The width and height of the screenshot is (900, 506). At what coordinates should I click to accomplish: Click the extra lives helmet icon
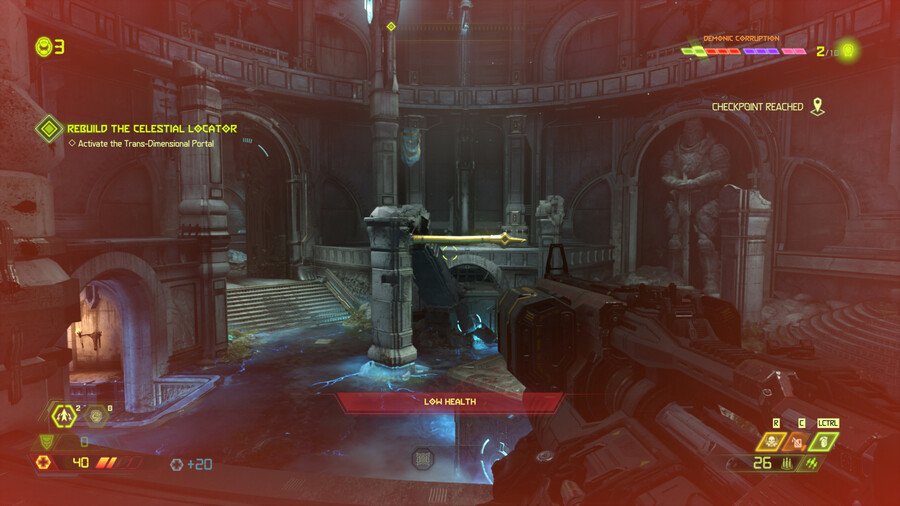43,46
